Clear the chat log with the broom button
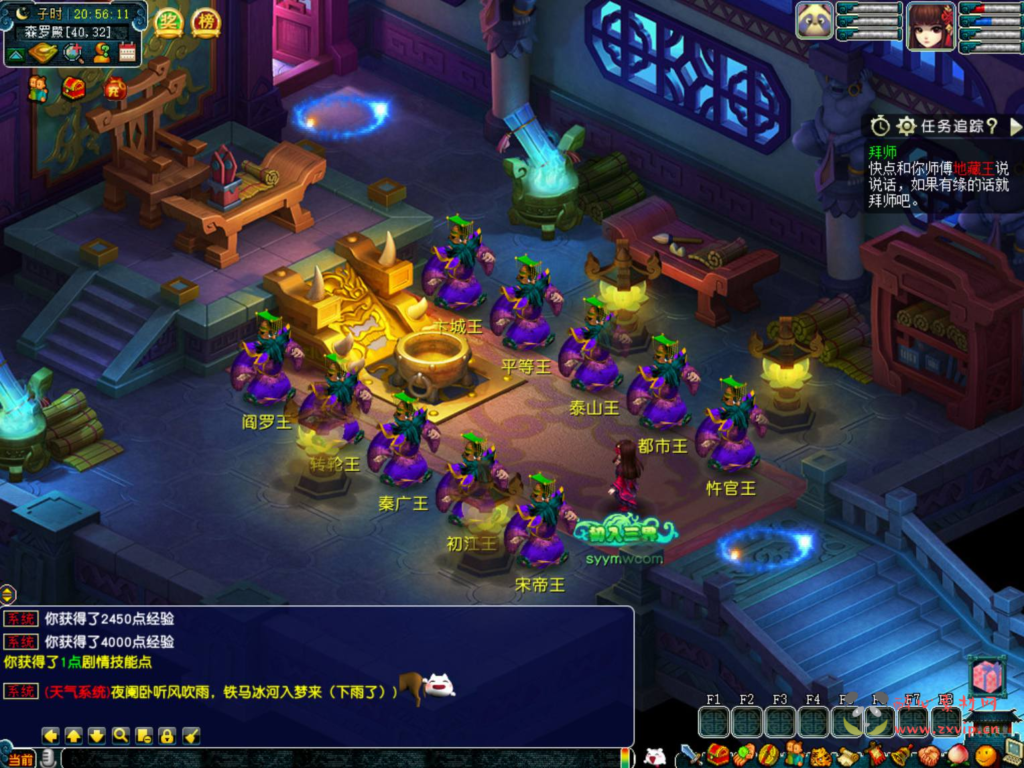Screen dimensions: 1024x768 [191, 736]
